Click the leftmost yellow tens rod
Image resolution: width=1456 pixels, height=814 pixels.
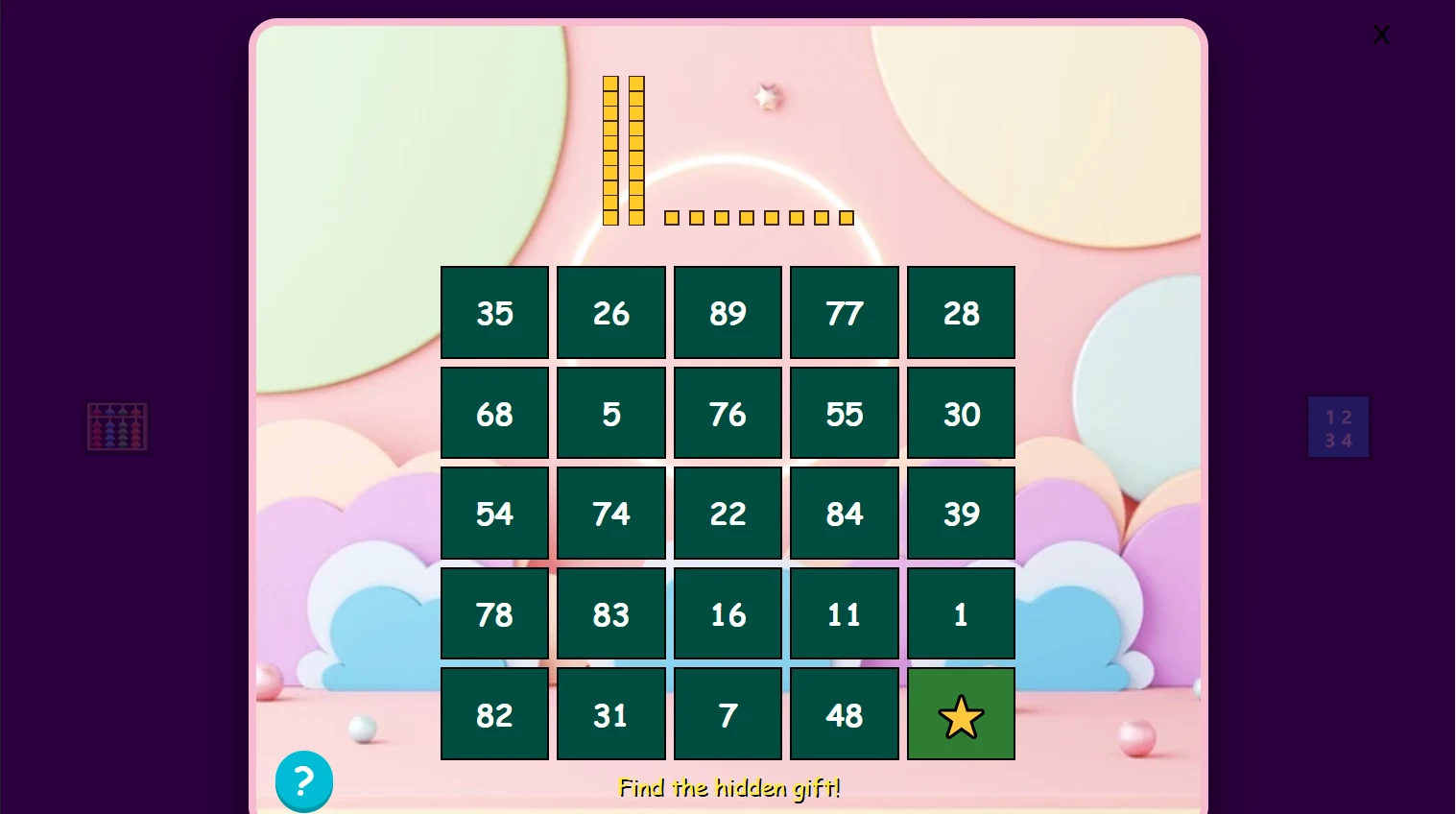pos(609,149)
